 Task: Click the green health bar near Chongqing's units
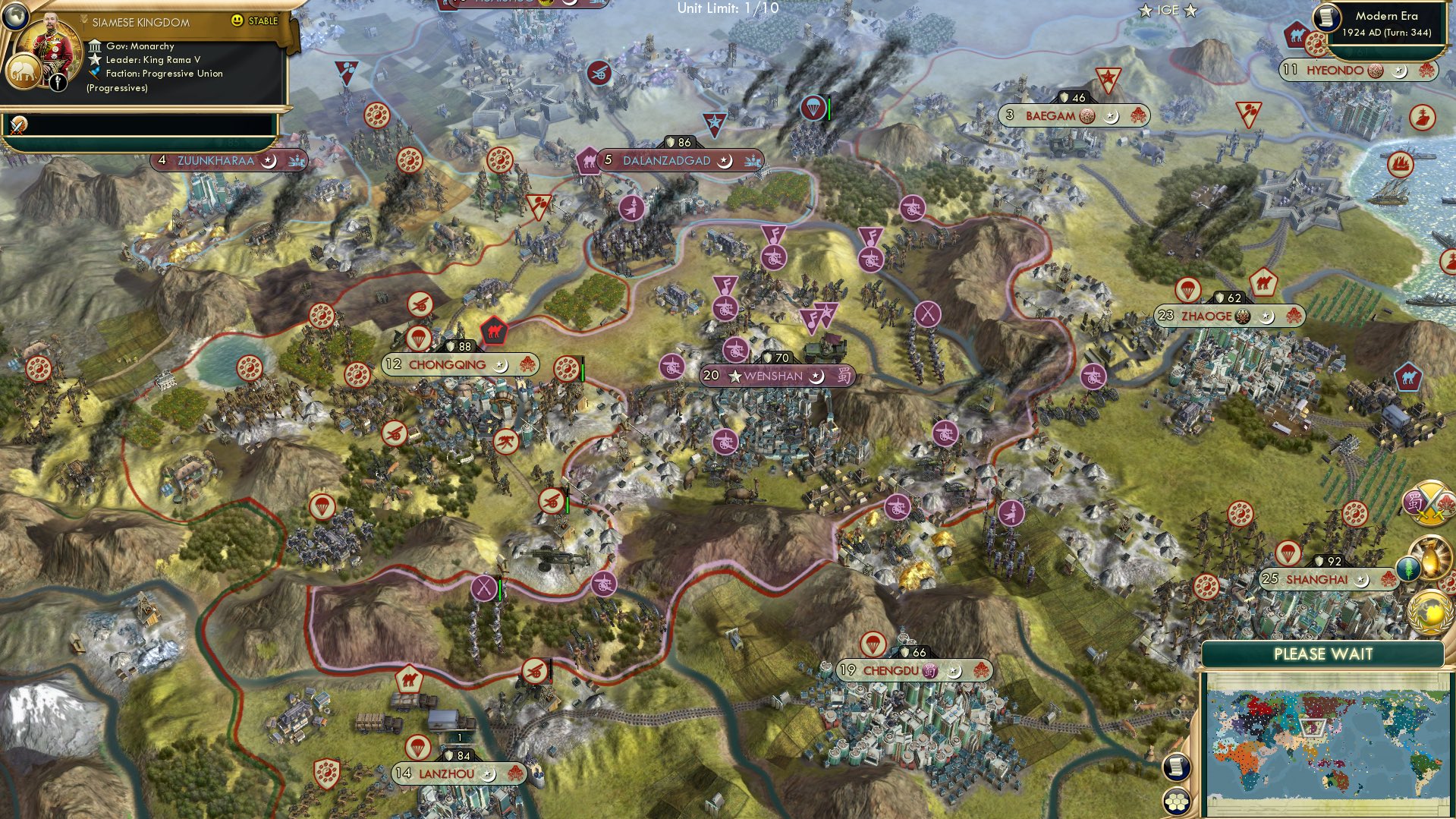pyautogui.click(x=583, y=371)
